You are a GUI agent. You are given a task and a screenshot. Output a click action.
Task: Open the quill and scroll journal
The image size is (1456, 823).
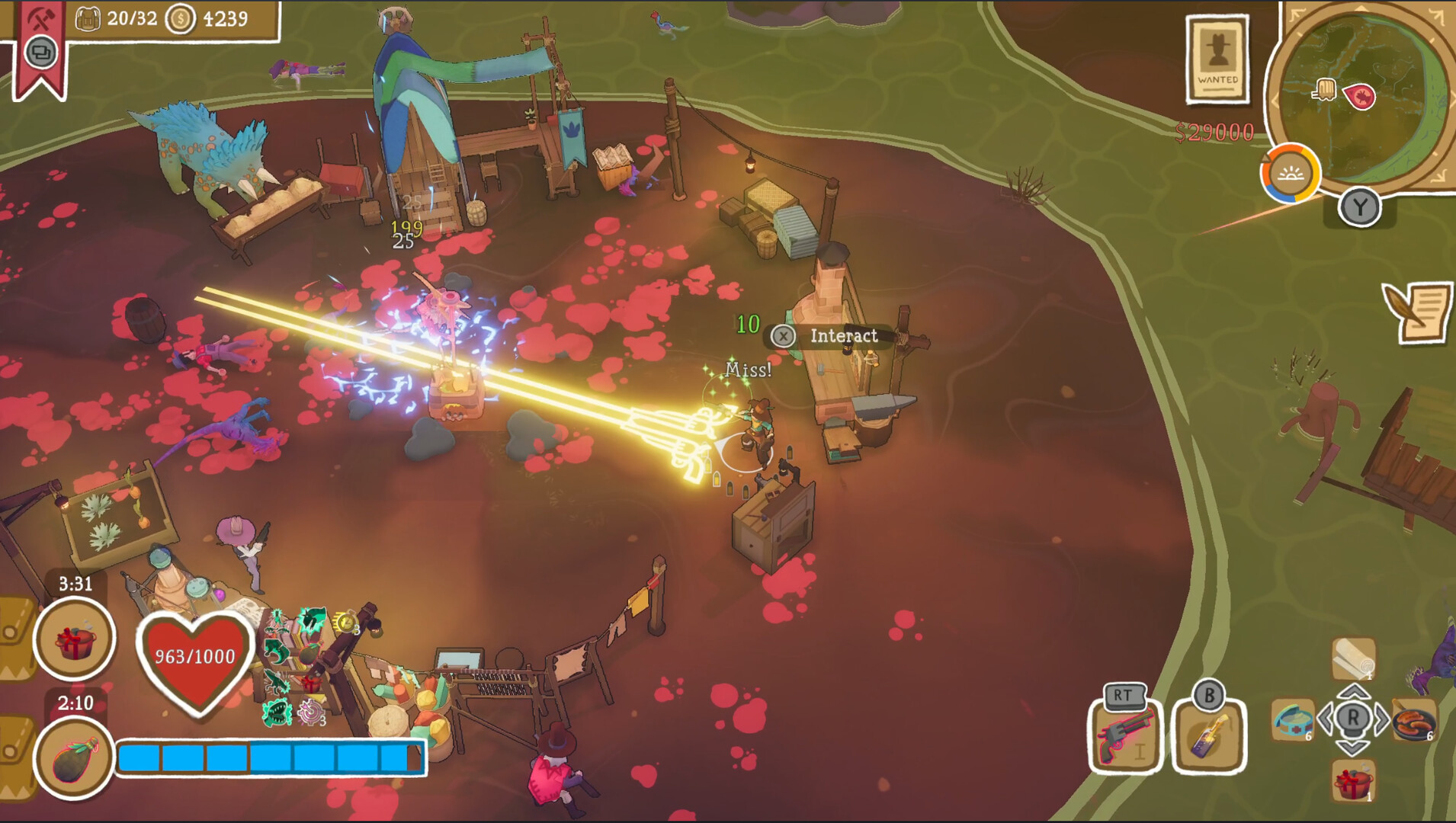1418,312
